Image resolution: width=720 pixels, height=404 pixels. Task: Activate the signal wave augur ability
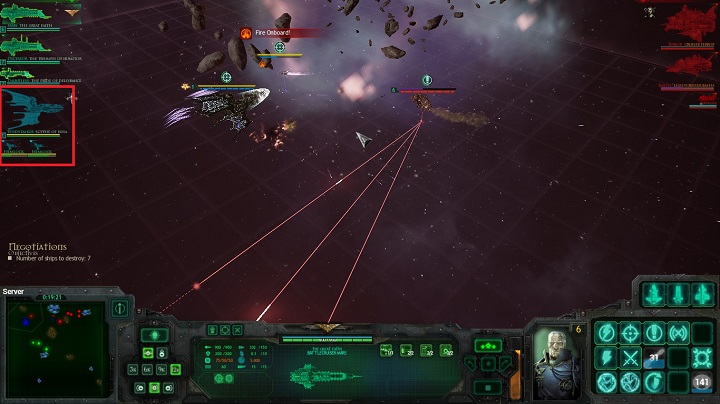pyautogui.click(x=679, y=333)
